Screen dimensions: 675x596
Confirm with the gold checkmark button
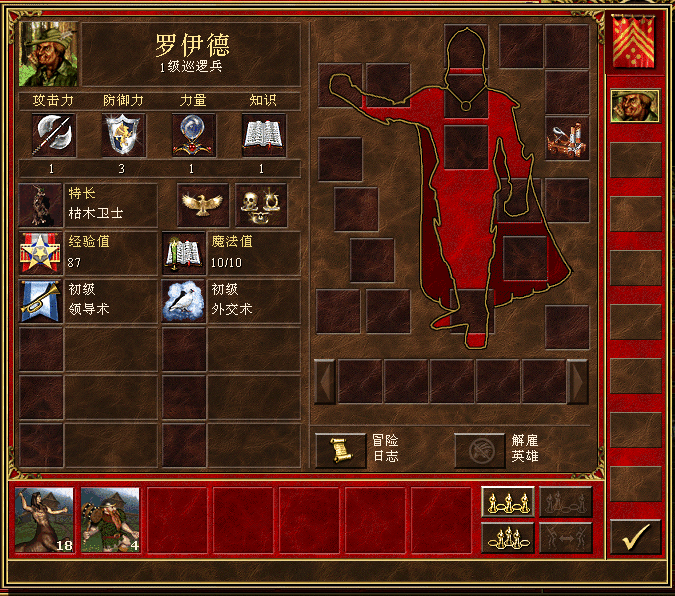[635, 537]
